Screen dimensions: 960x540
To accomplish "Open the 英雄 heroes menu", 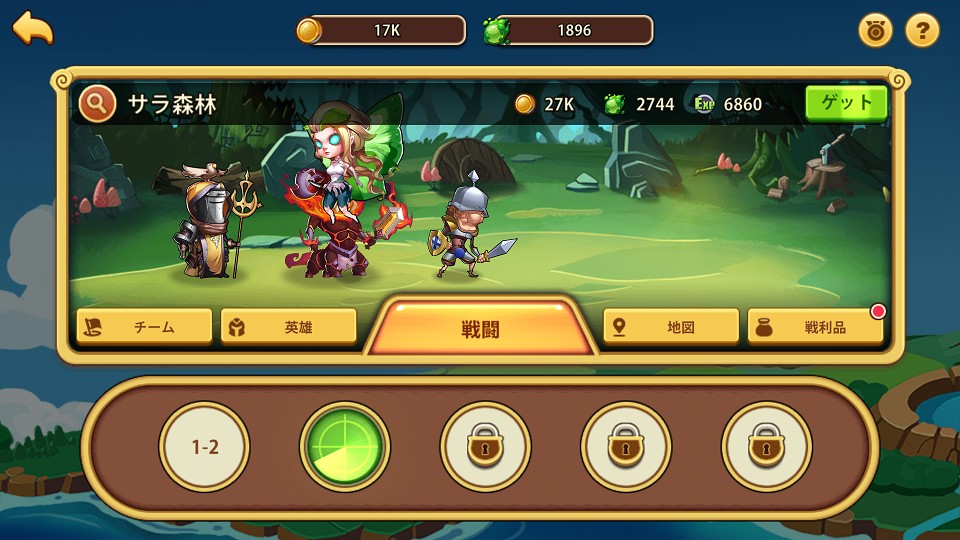I will click(x=289, y=326).
